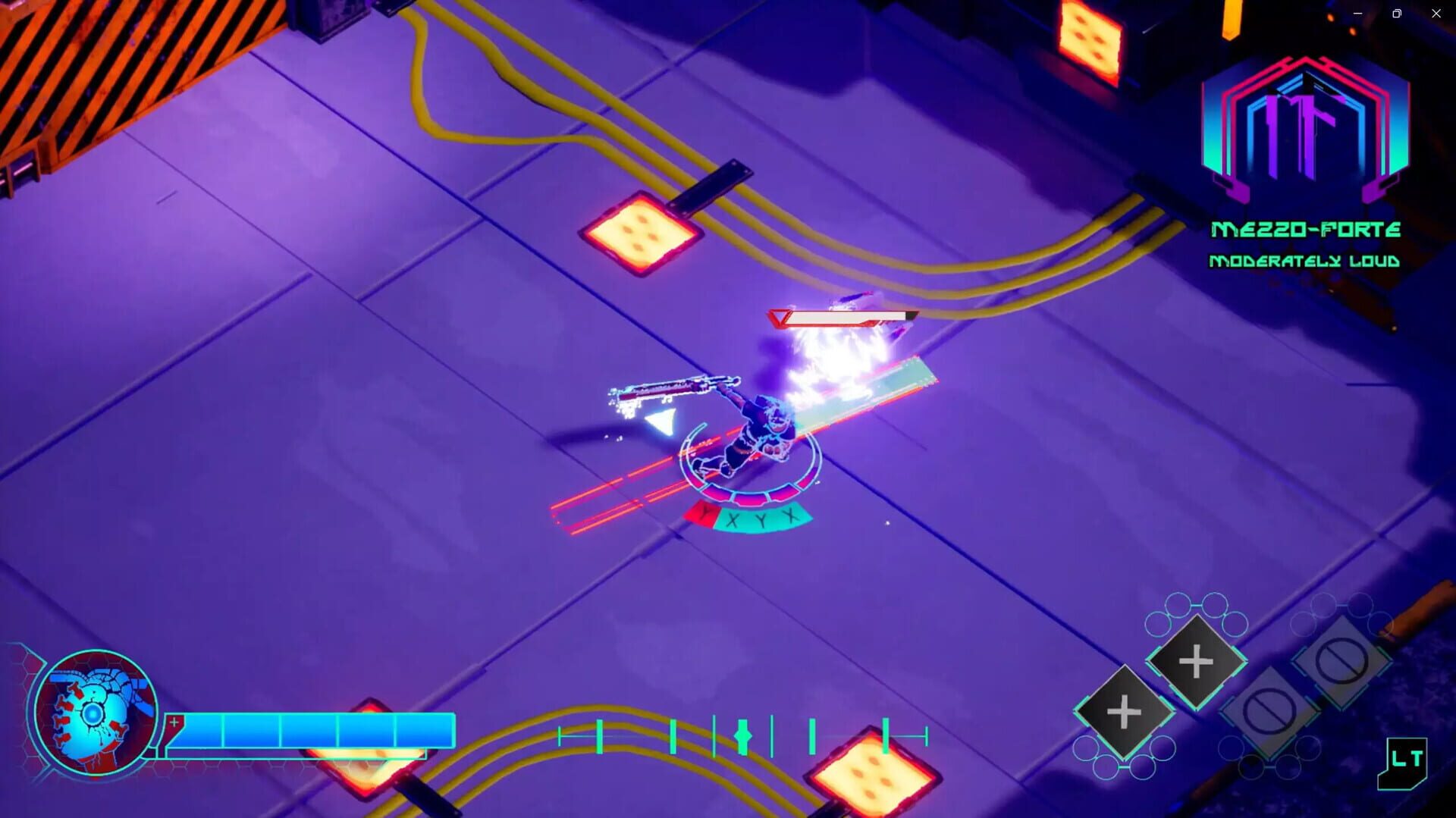Image resolution: width=1456 pixels, height=818 pixels.
Task: Minimize the game window
Action: click(1357, 13)
